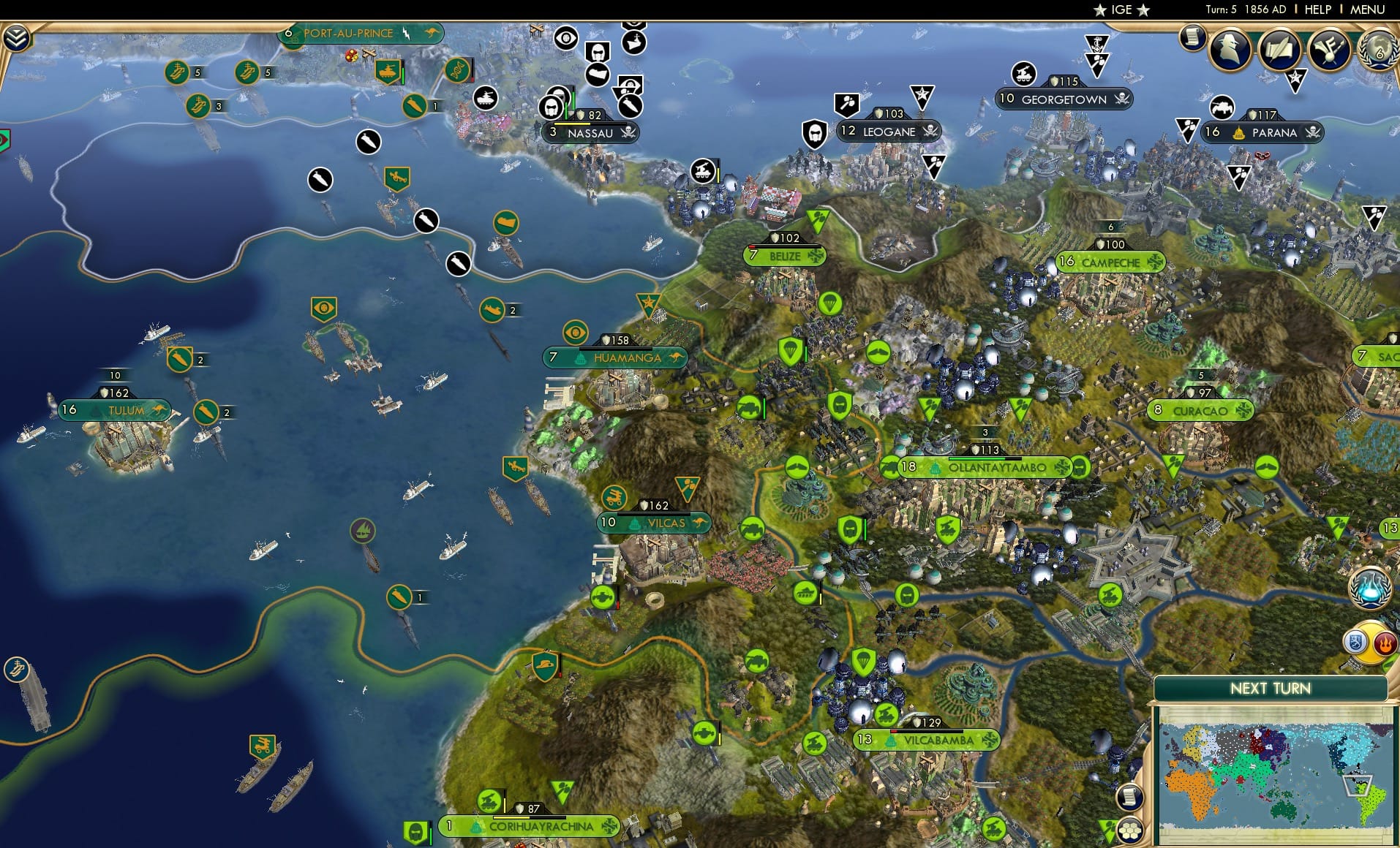Click the viewport rectangle on the minimap
The height and width of the screenshot is (848, 1400).
click(x=1358, y=786)
